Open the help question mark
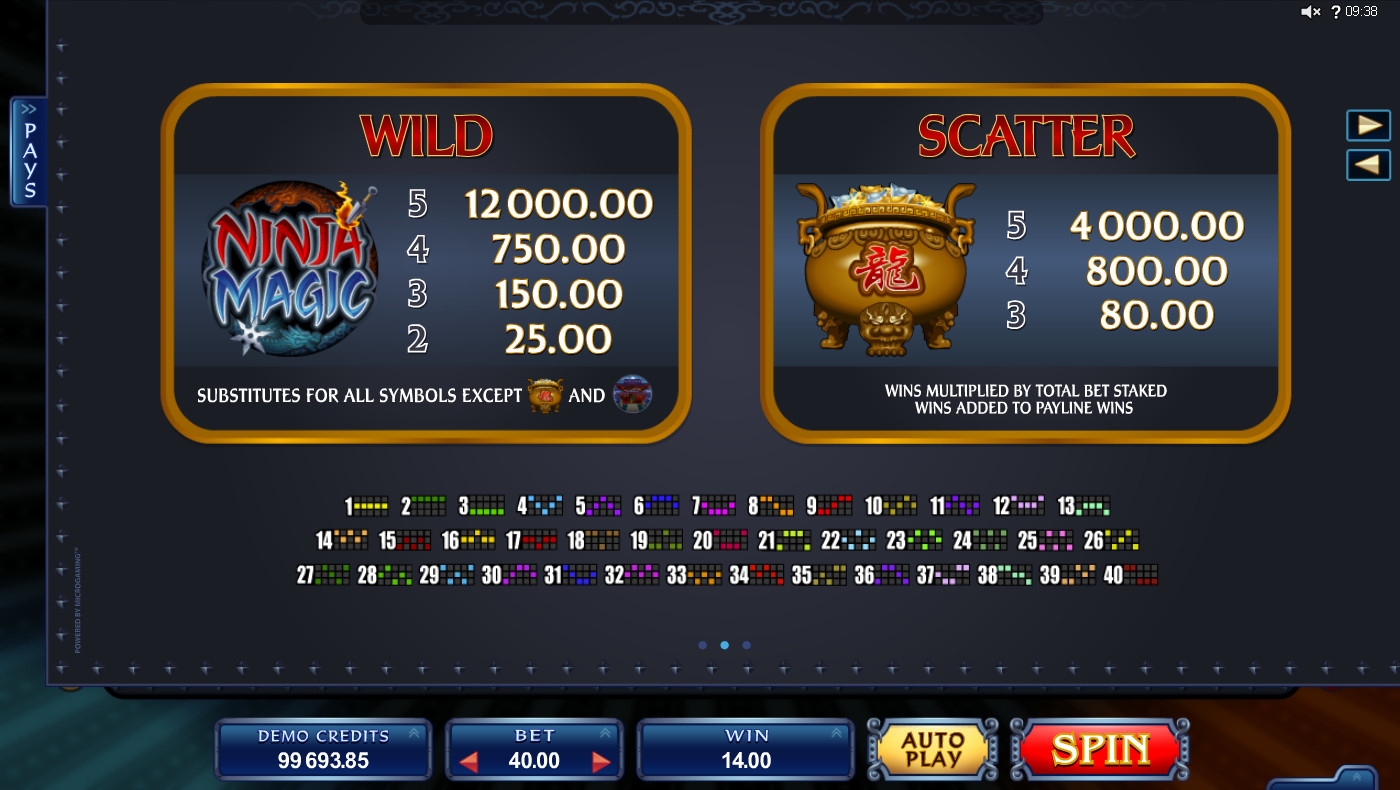This screenshot has height=790, width=1400. (1334, 12)
